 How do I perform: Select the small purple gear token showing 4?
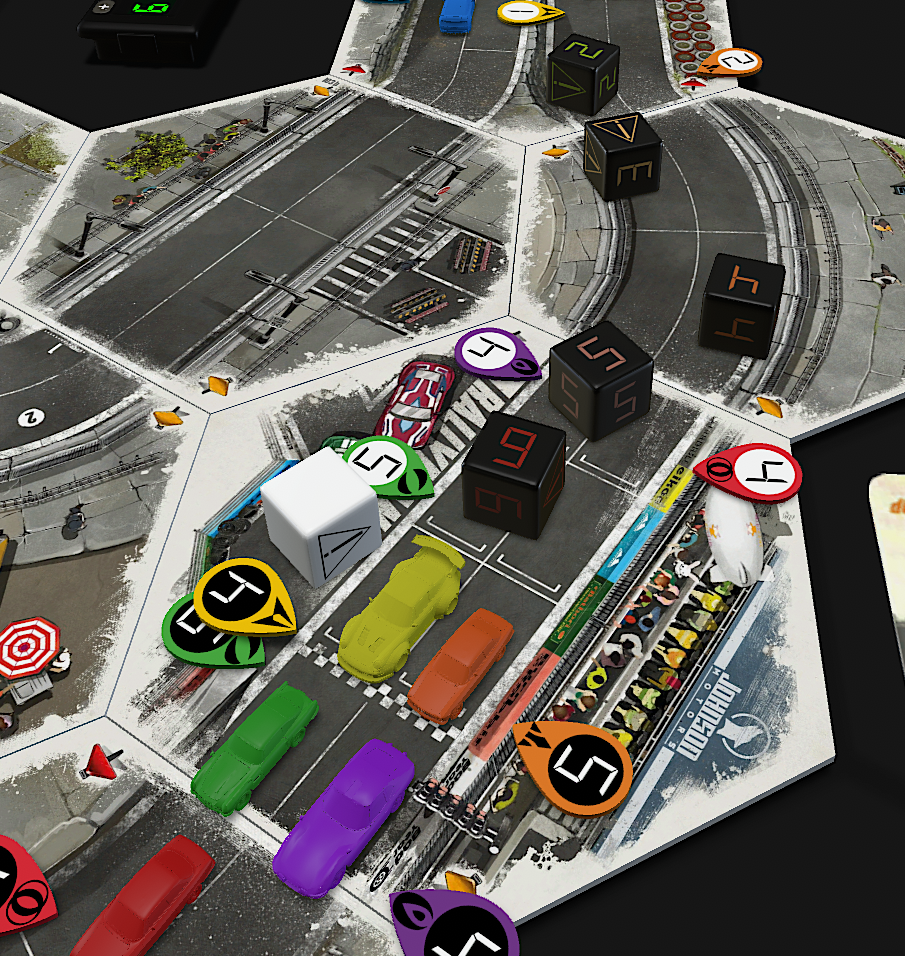pyautogui.click(x=497, y=352)
